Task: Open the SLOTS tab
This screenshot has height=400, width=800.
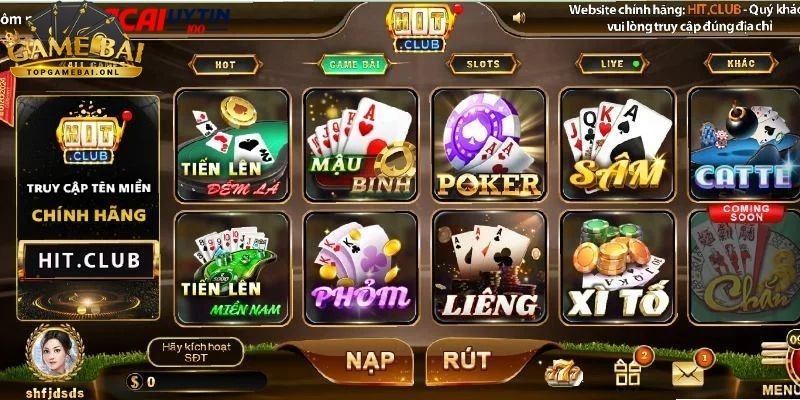Action: (x=483, y=64)
